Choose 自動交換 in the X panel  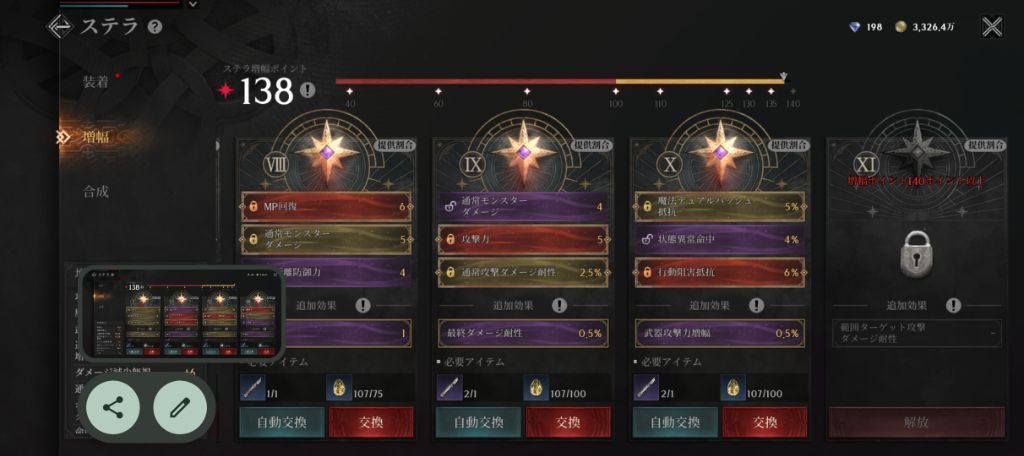676,422
